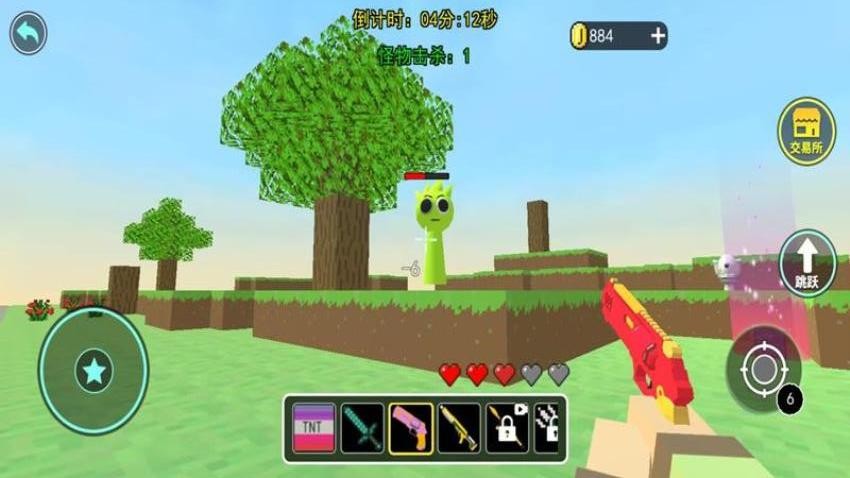Tap the back arrow button
This screenshot has width=850, height=478.
28,34
